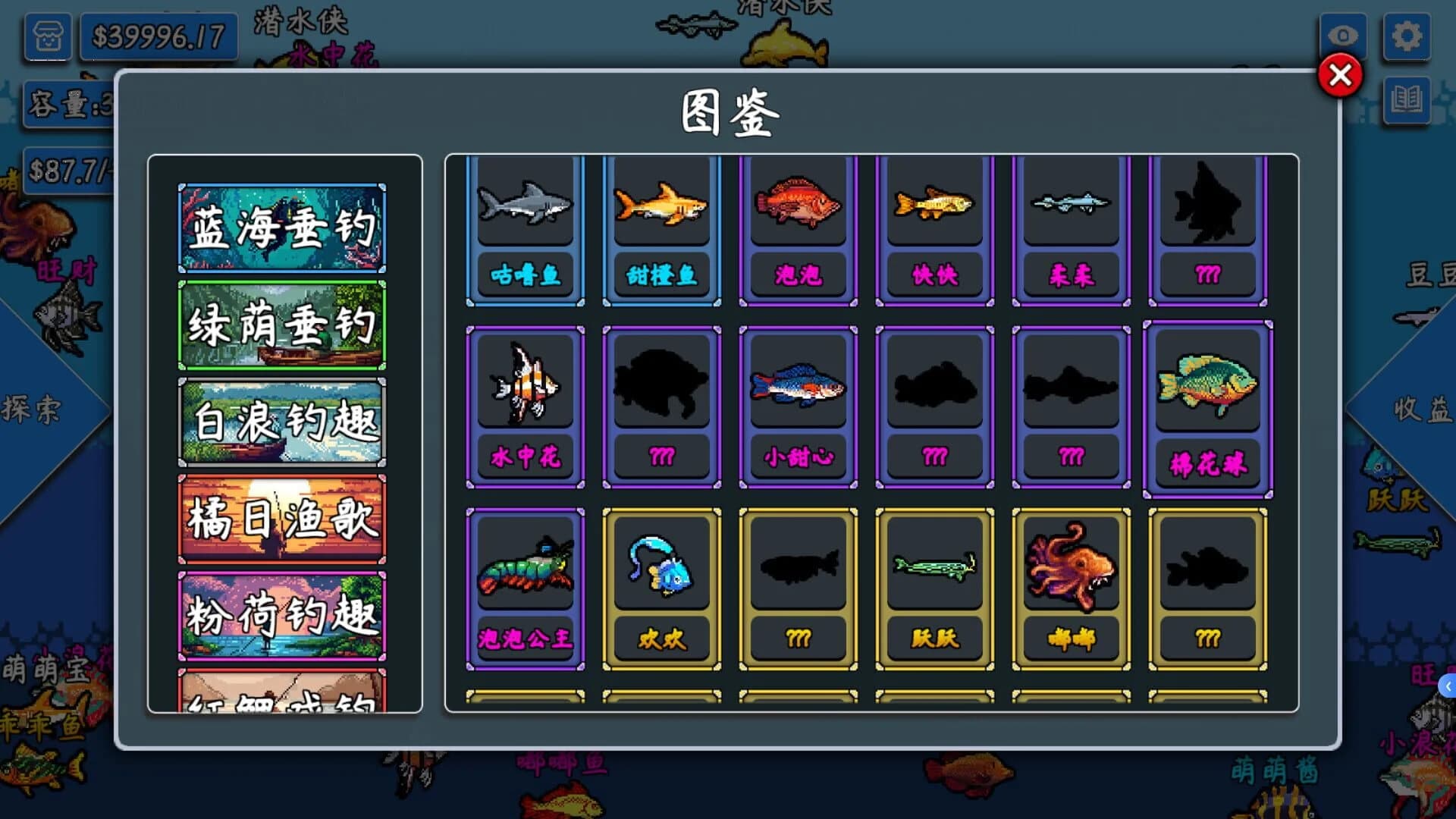The image size is (1456, 819).
Task: Click the 水中花 striped angelfish entry
Action: click(526, 407)
